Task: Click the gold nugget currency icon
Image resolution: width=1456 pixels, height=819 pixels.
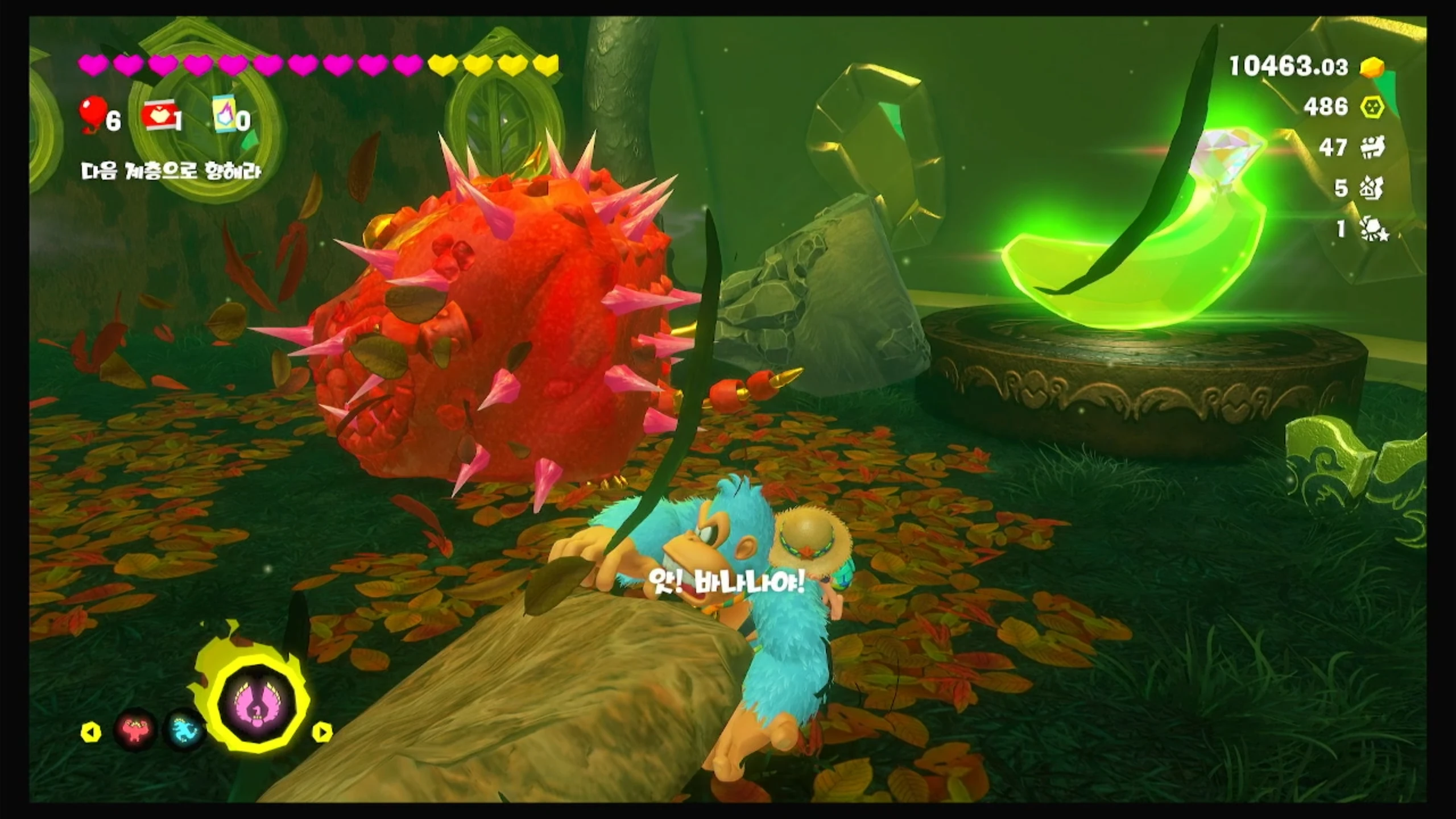Action: tap(1372, 68)
